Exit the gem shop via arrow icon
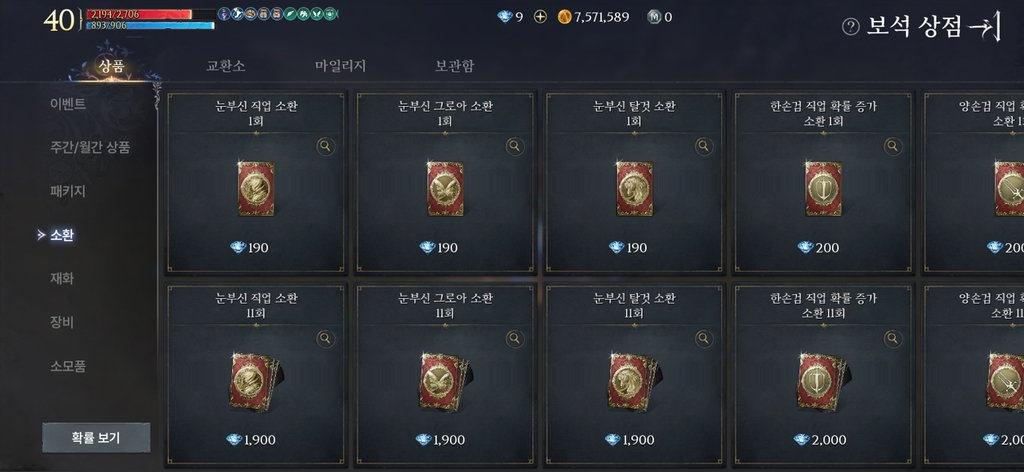This screenshot has height=472, width=1024. click(x=984, y=27)
